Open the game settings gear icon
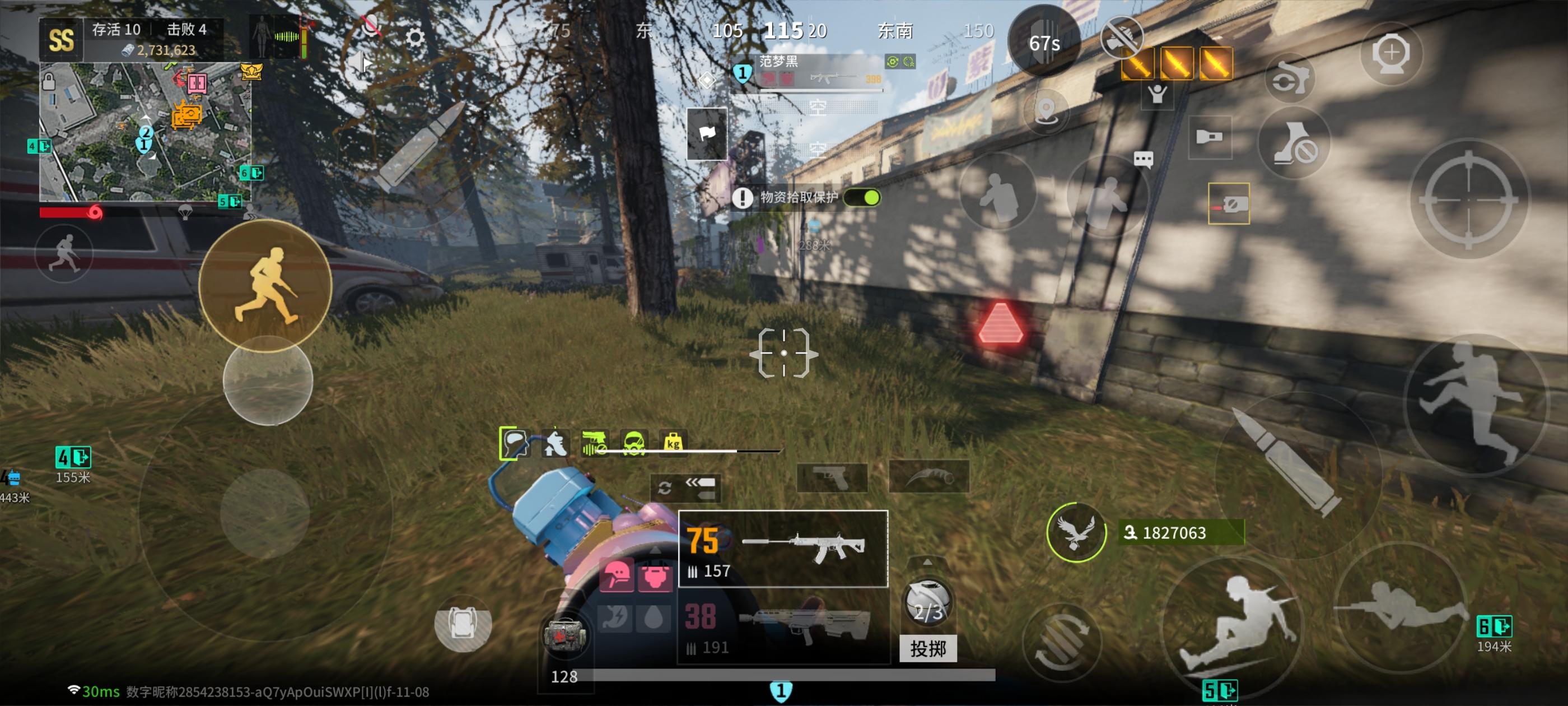Image resolution: width=1568 pixels, height=706 pixels. click(x=416, y=38)
